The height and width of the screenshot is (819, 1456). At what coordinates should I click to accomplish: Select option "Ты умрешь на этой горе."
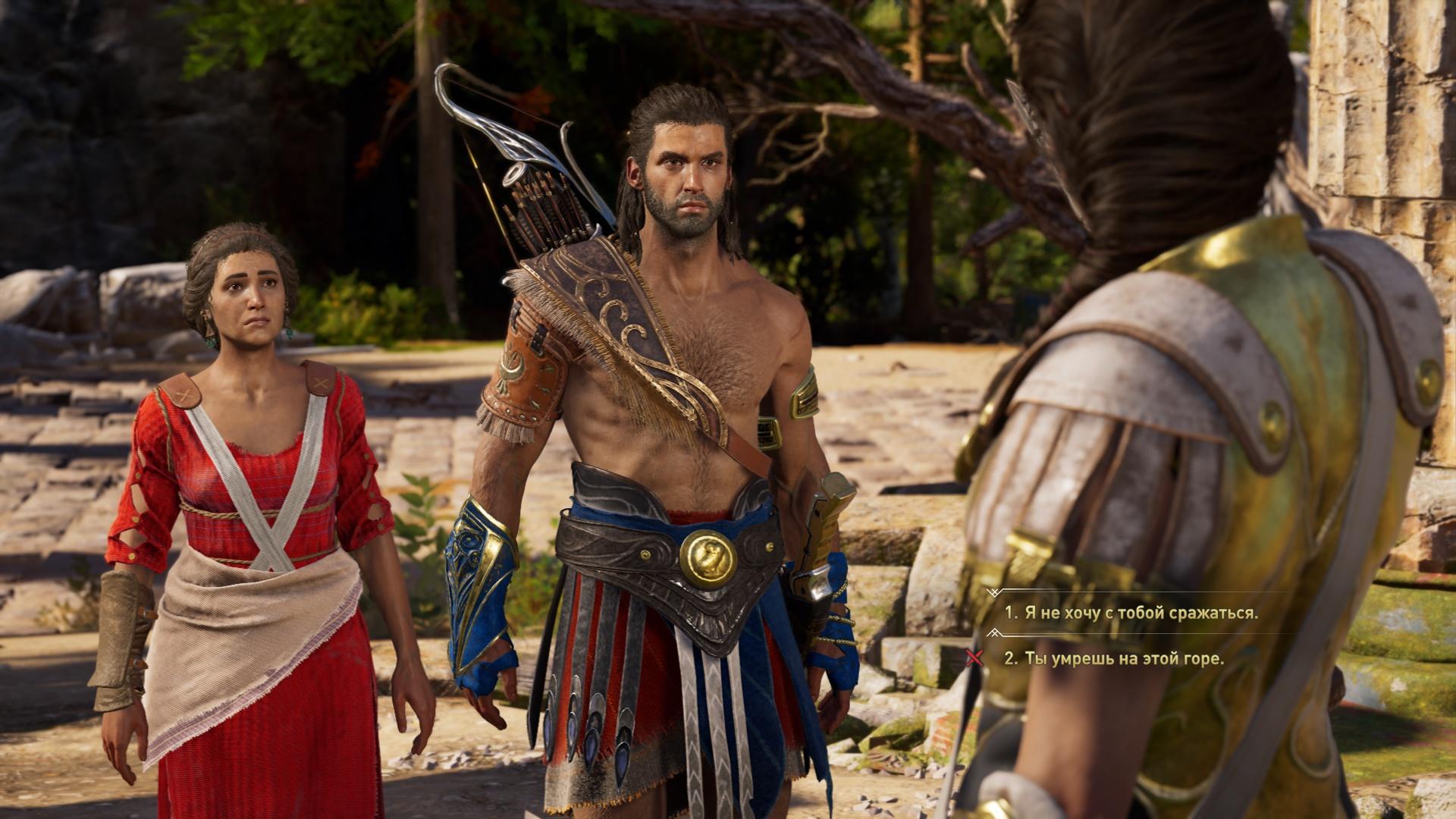(1113, 658)
